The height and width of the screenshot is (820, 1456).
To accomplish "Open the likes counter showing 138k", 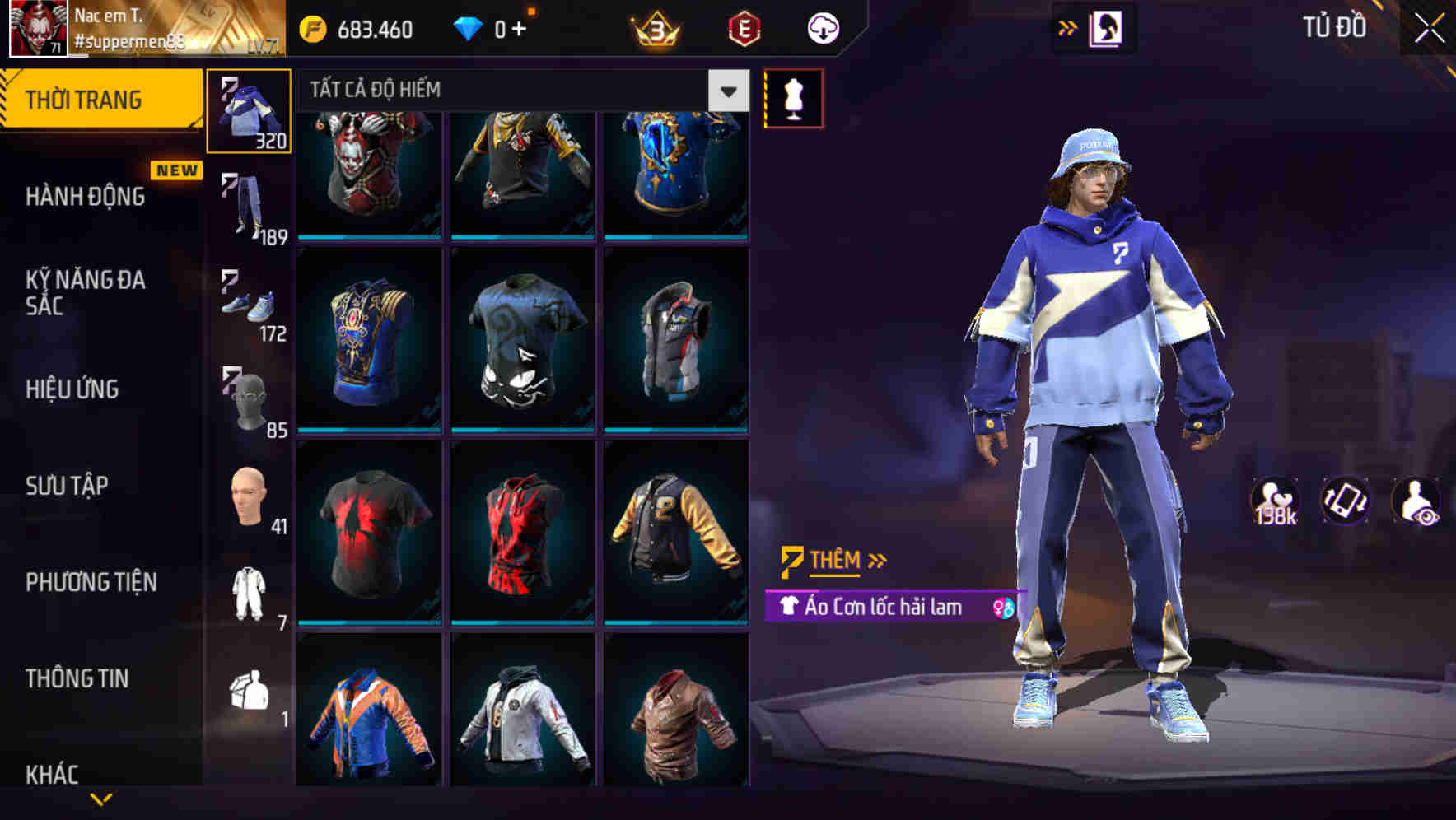I will (1277, 501).
